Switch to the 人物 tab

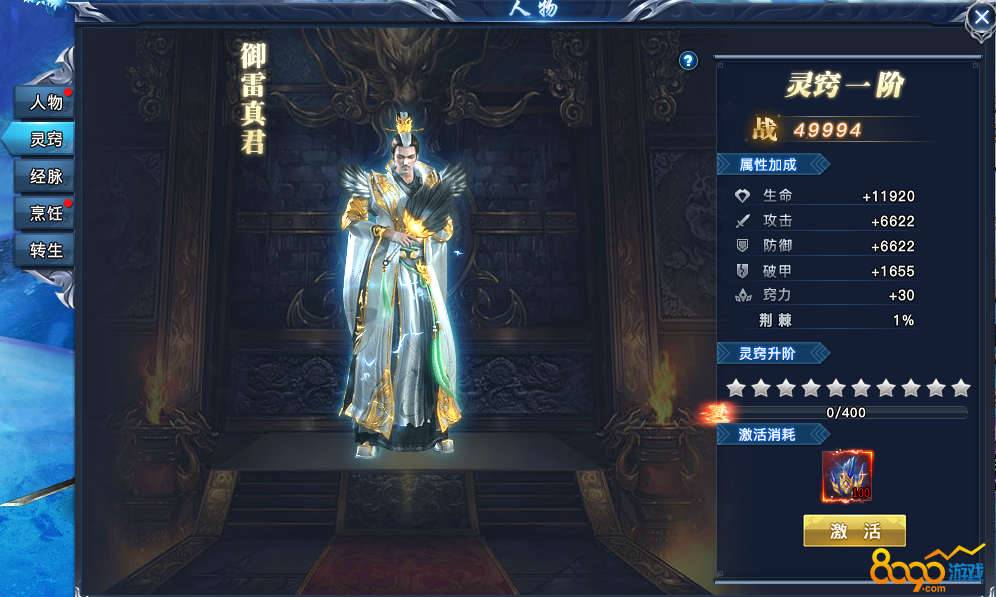point(45,102)
